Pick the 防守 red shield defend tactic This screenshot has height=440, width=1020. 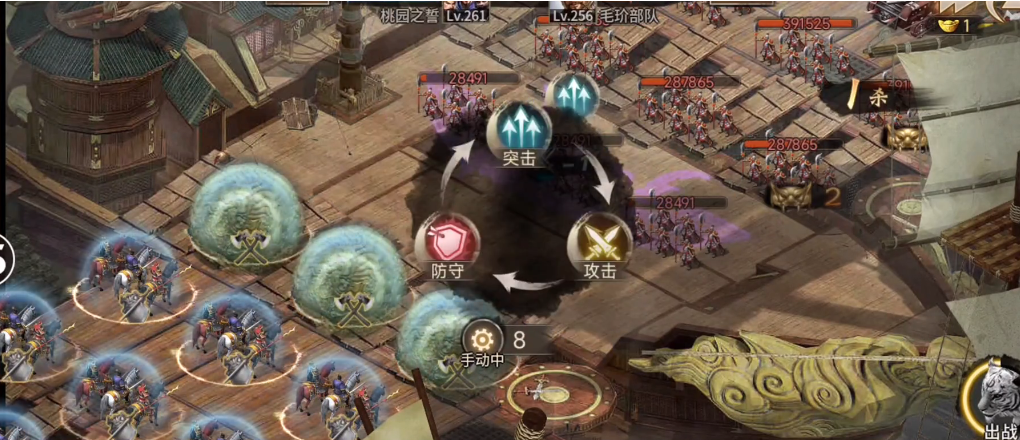coord(446,243)
